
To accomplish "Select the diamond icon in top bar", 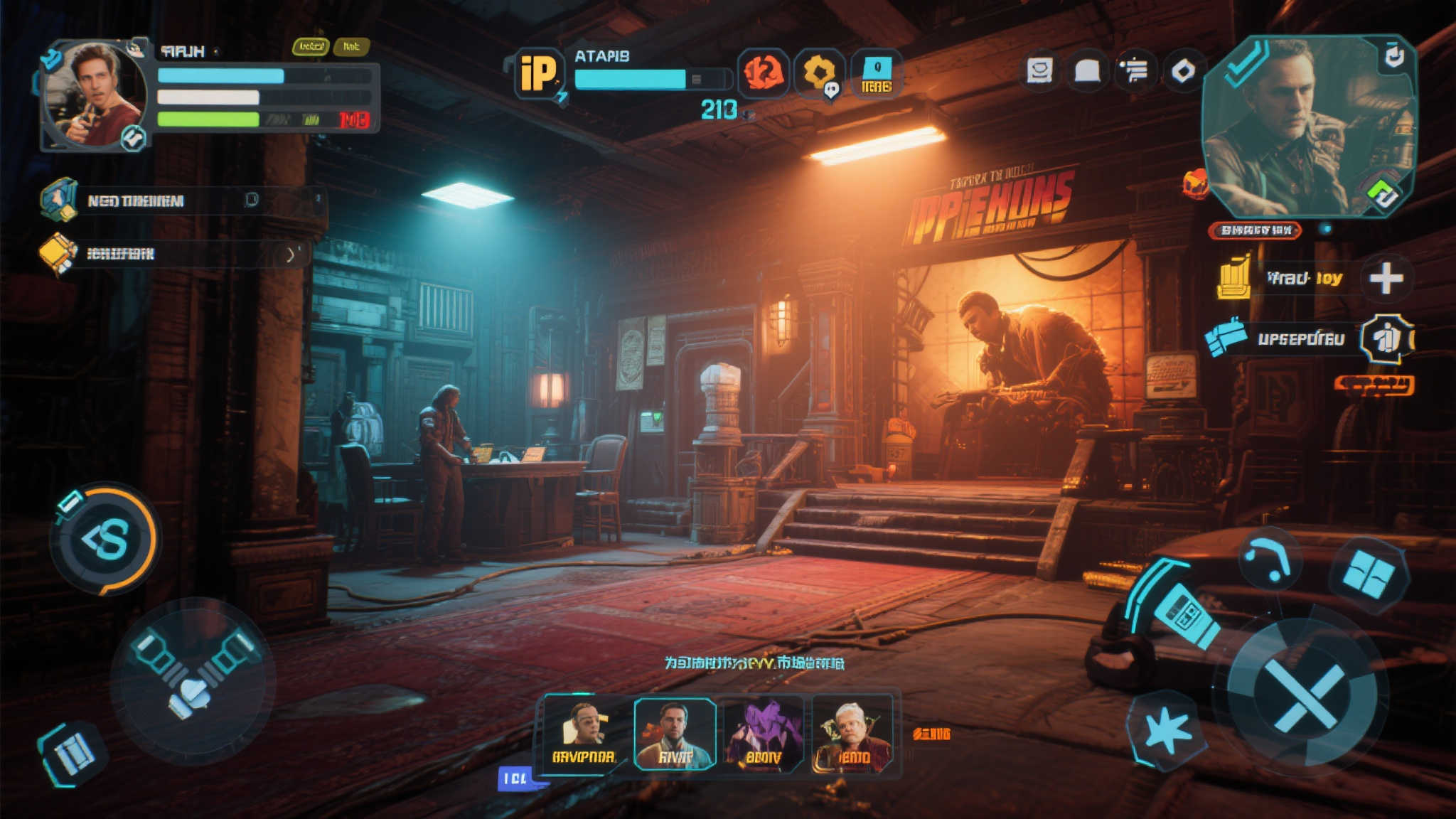I will [1183, 71].
